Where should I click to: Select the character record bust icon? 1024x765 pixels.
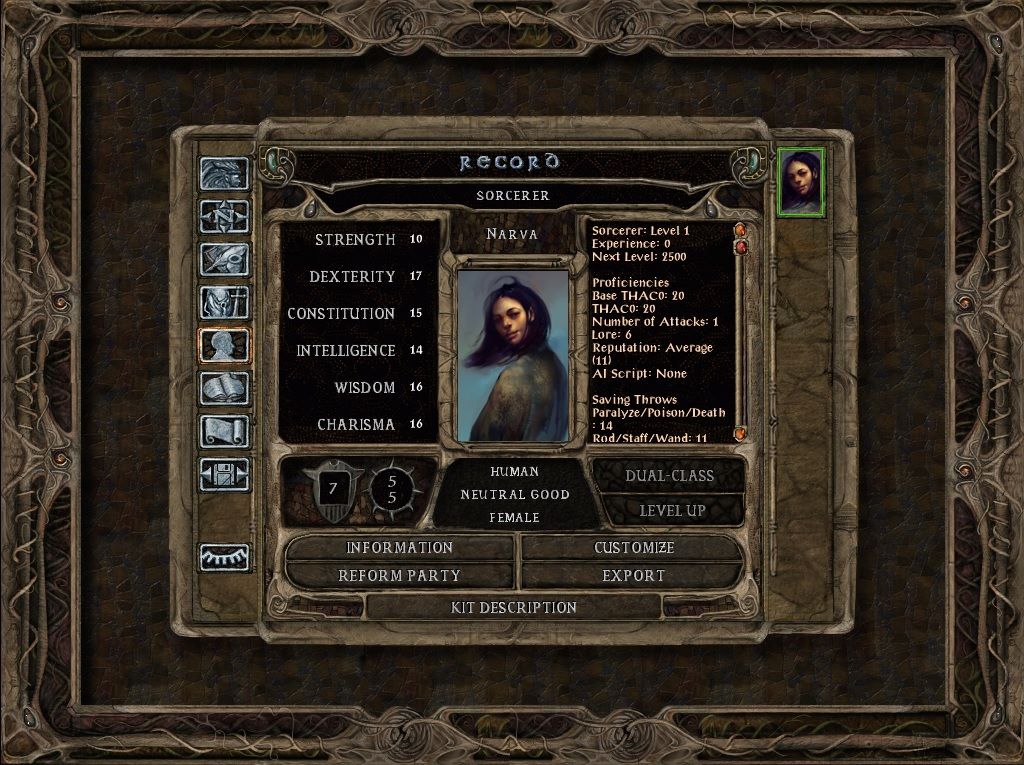[x=224, y=345]
